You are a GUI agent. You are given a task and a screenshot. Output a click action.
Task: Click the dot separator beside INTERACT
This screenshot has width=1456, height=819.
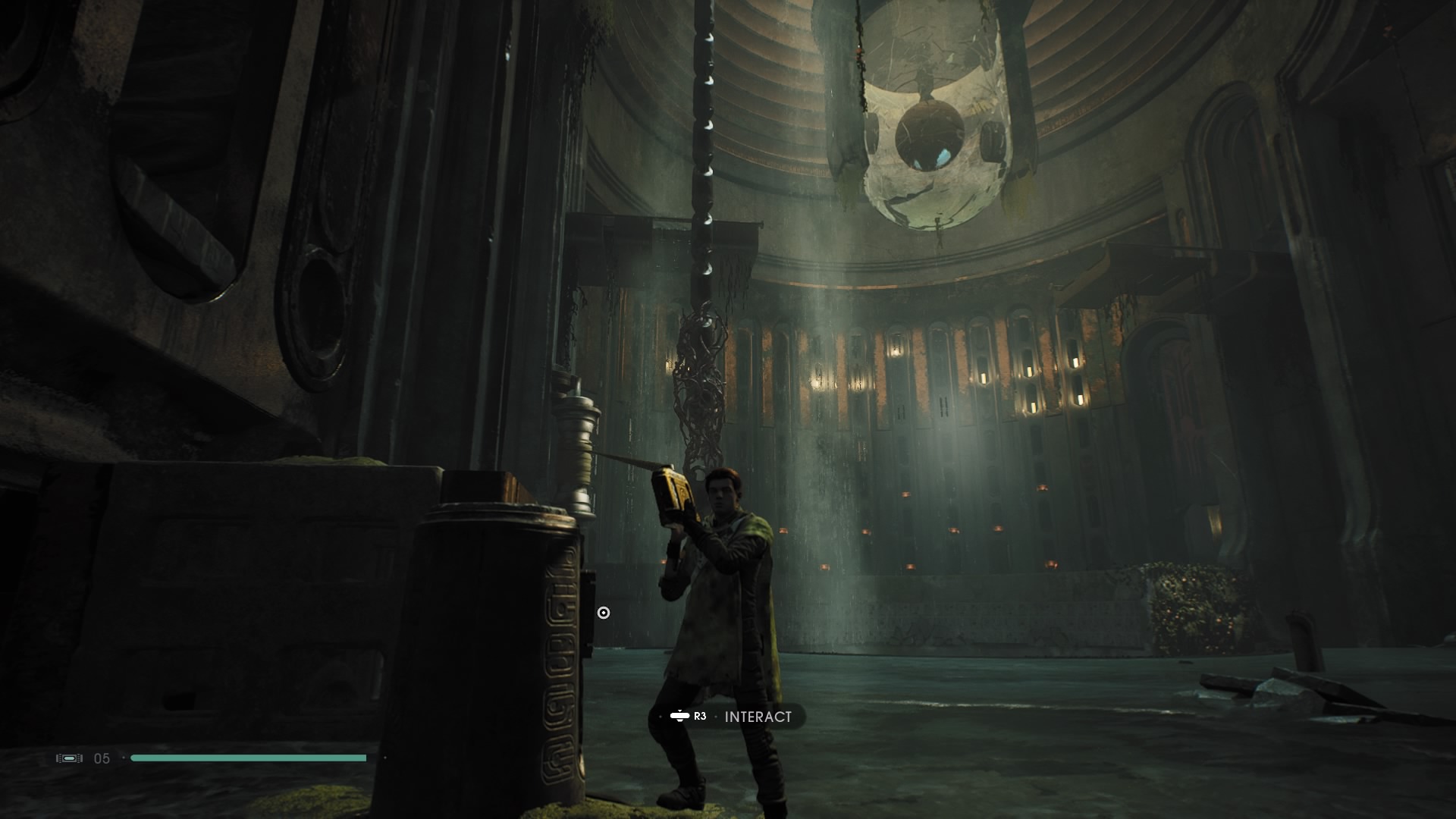[x=717, y=715]
